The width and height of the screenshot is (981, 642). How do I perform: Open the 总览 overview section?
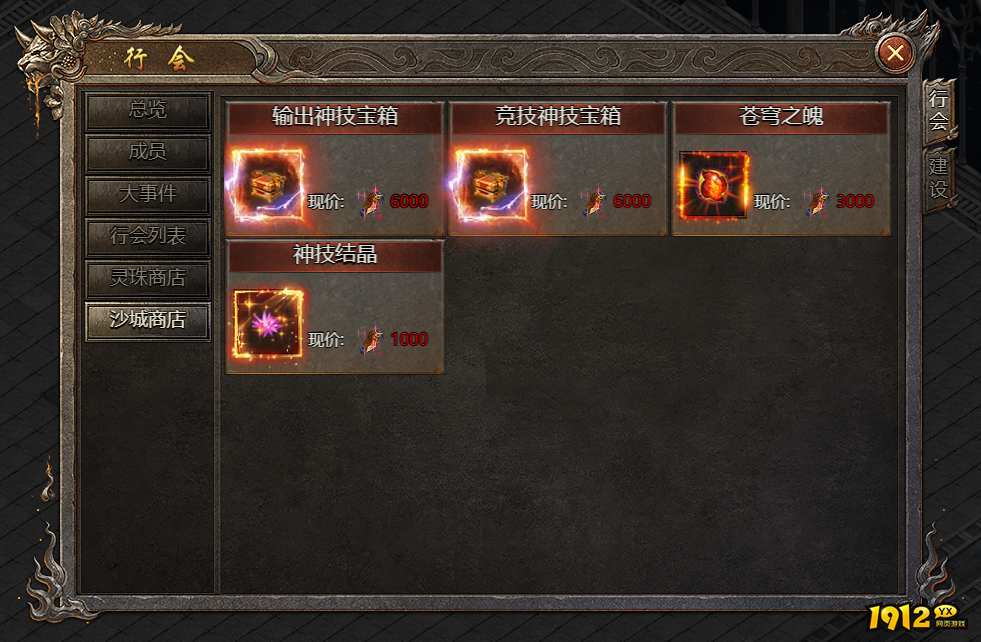[148, 111]
